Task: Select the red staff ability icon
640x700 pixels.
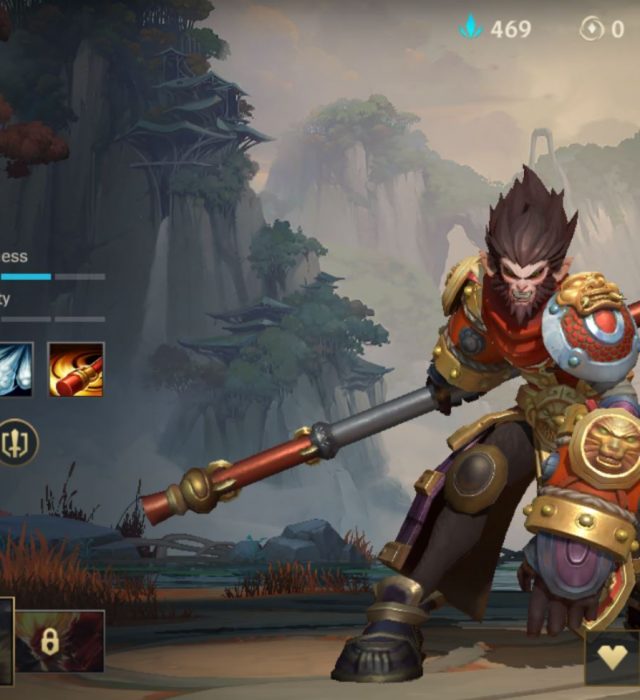Action: [x=76, y=369]
